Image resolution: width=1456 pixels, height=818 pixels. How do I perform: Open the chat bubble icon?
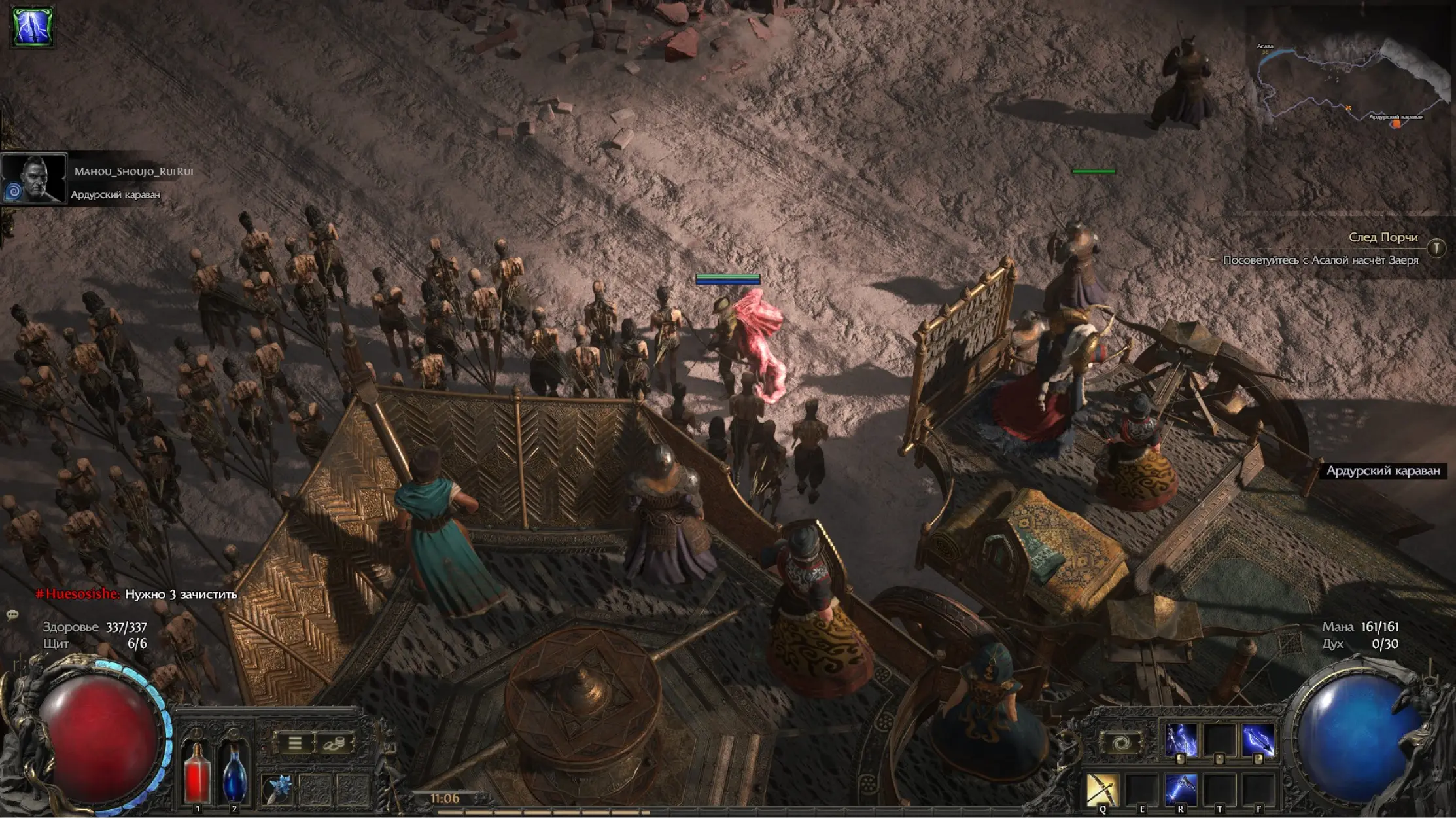point(12,614)
